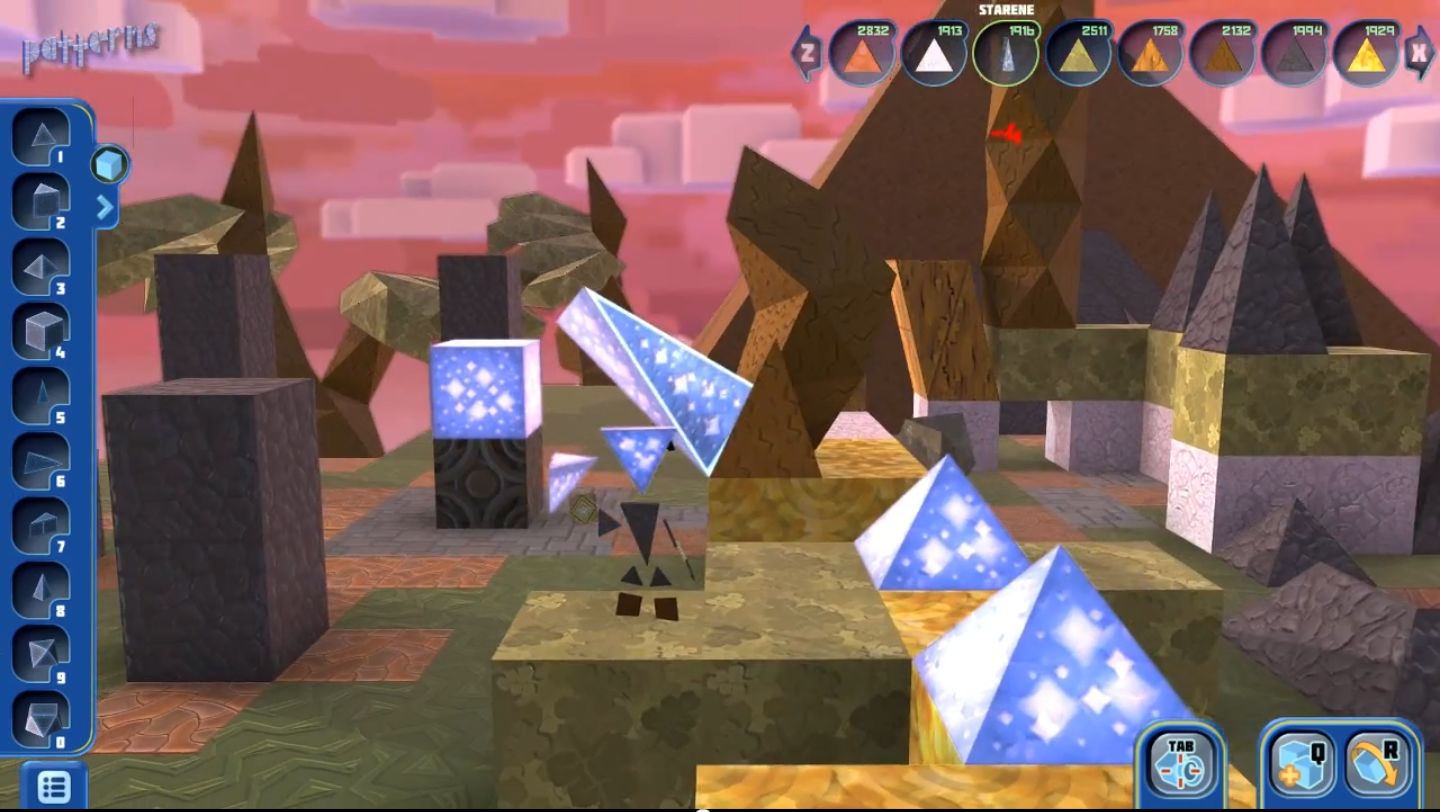Select the orange material with 2832 count
Viewport: 1440px width, 812px height.
[x=861, y=53]
